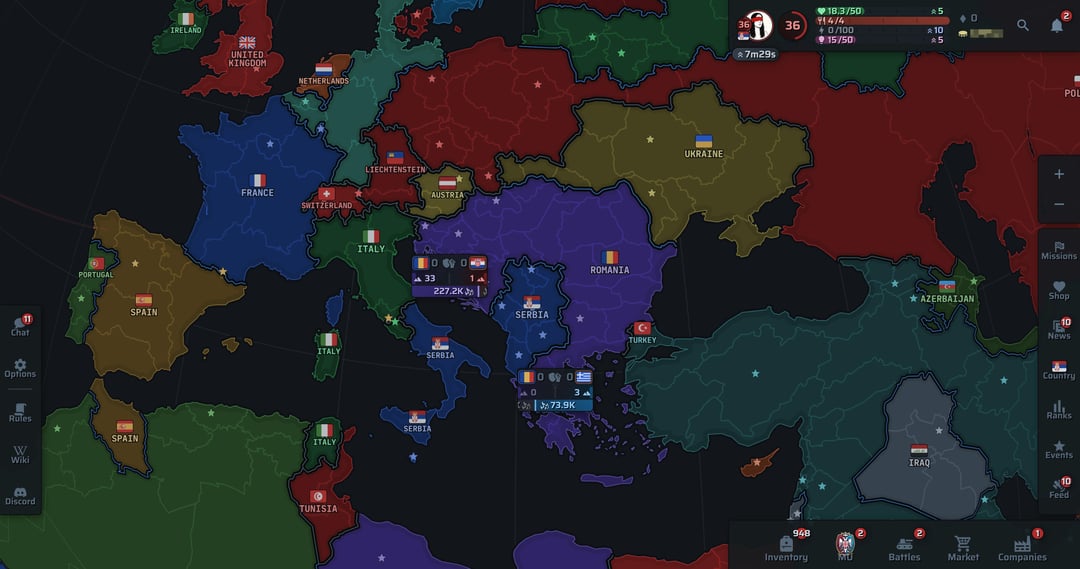Screen dimensions: 1080x569
Task: Go to the Market
Action: click(963, 547)
